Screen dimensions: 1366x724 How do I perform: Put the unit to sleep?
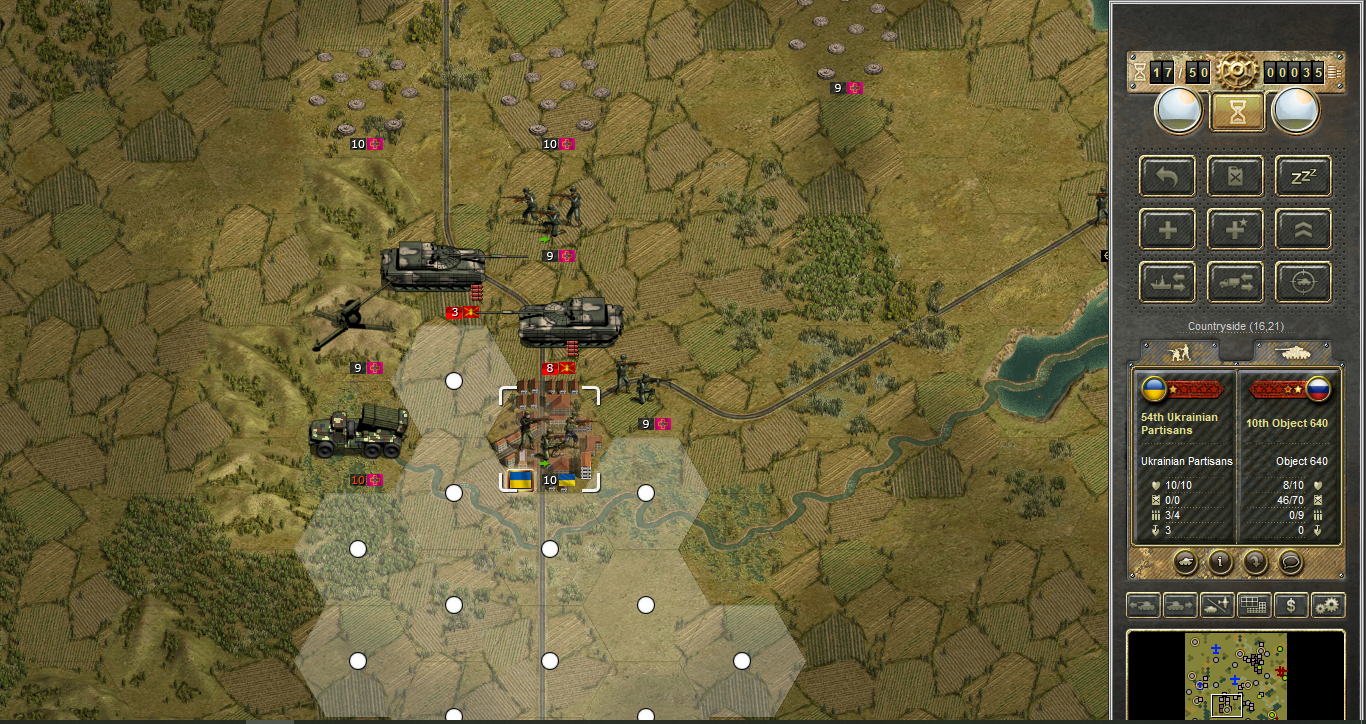tap(1303, 177)
